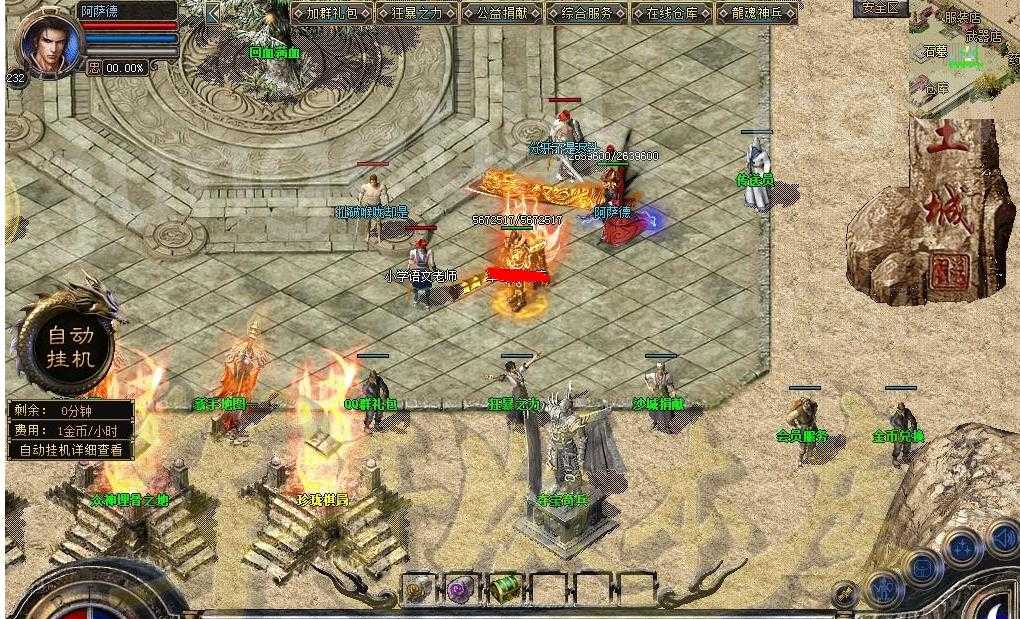Image resolution: width=1020 pixels, height=619 pixels.
Task: Select the green chest hotbar slot
Action: (505, 588)
